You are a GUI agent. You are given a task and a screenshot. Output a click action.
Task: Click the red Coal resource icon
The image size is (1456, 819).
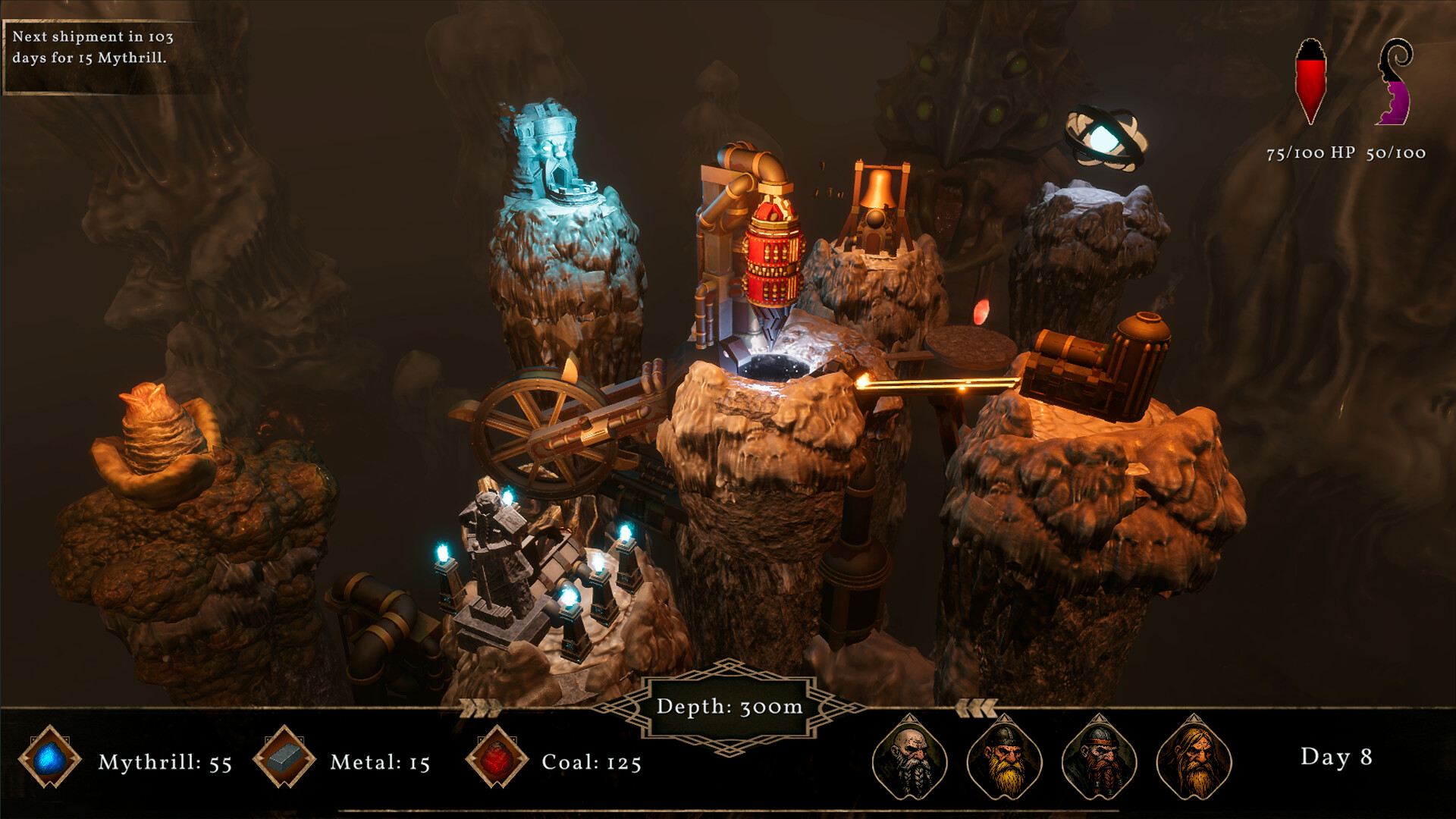click(497, 757)
